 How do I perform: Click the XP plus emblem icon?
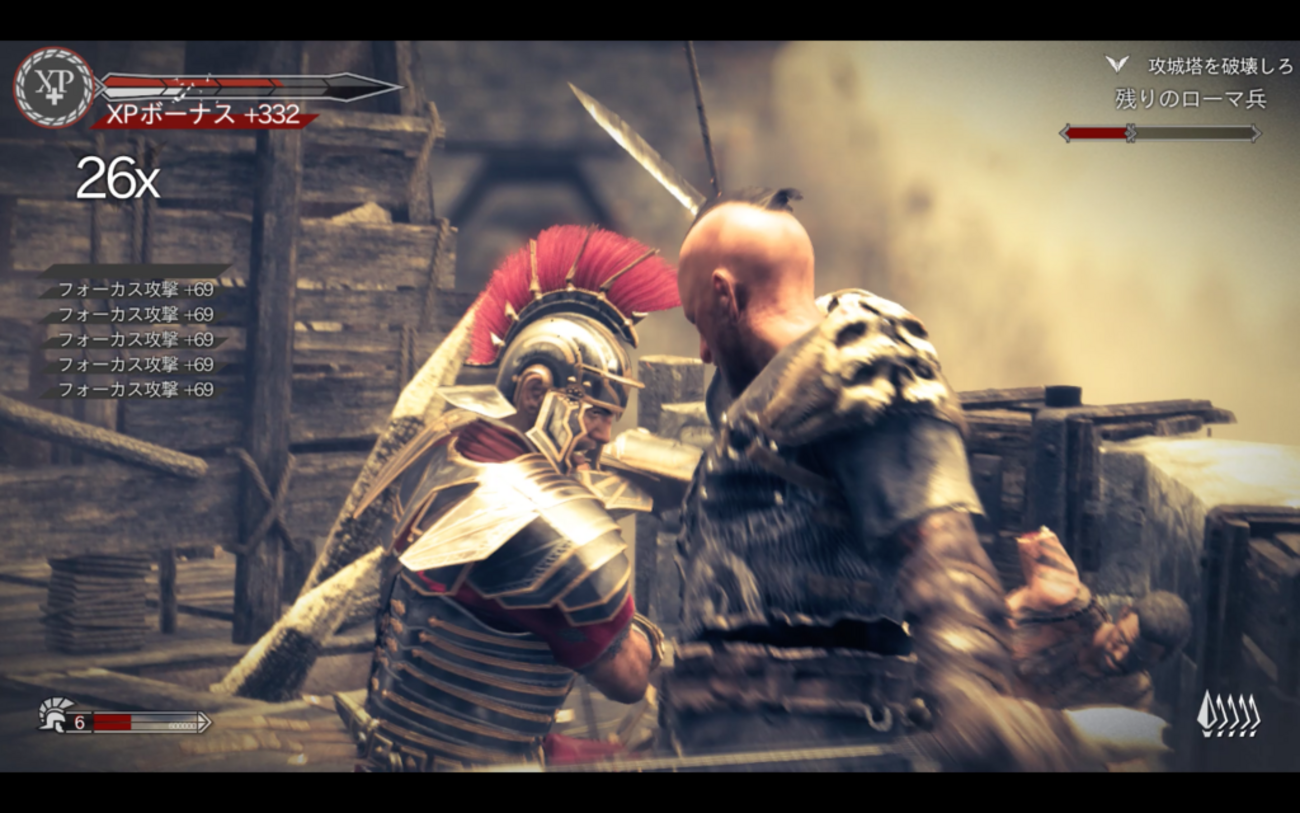pyautogui.click(x=54, y=88)
